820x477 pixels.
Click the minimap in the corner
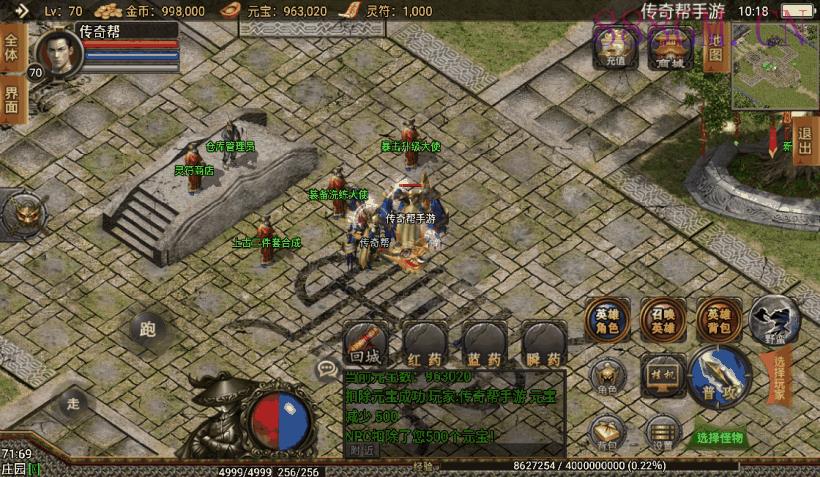[774, 68]
